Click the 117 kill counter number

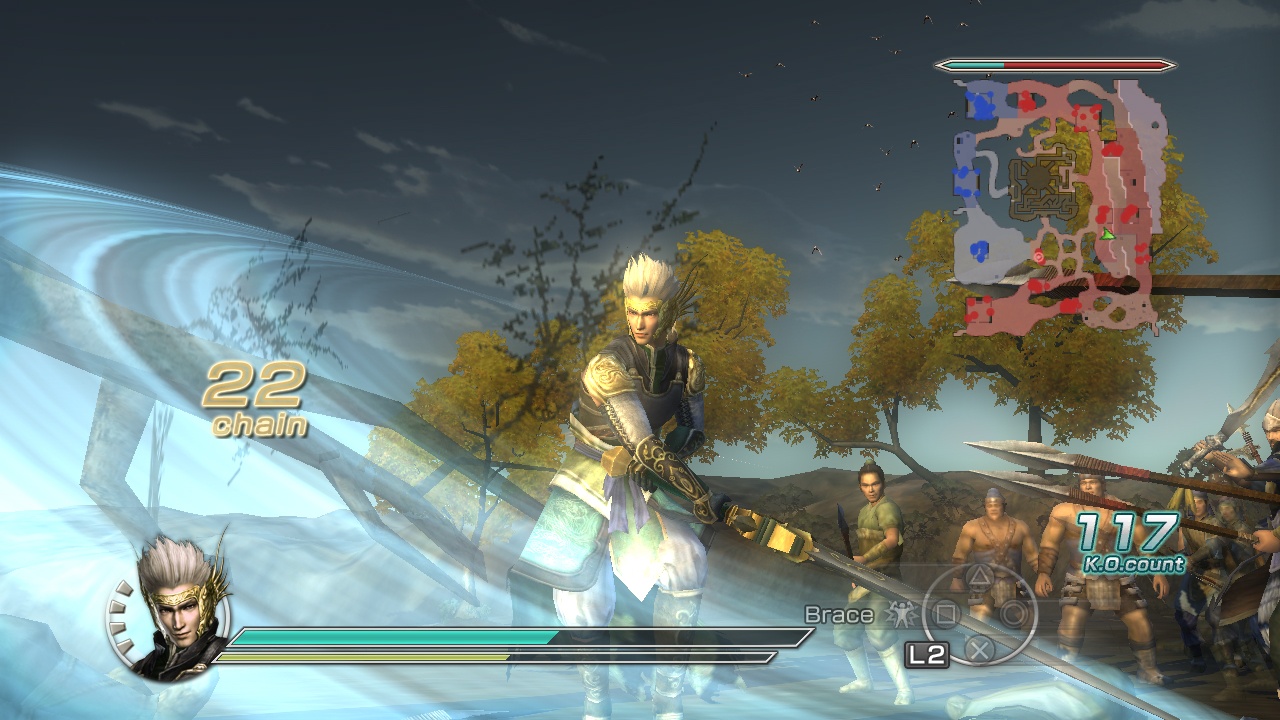(1127, 532)
